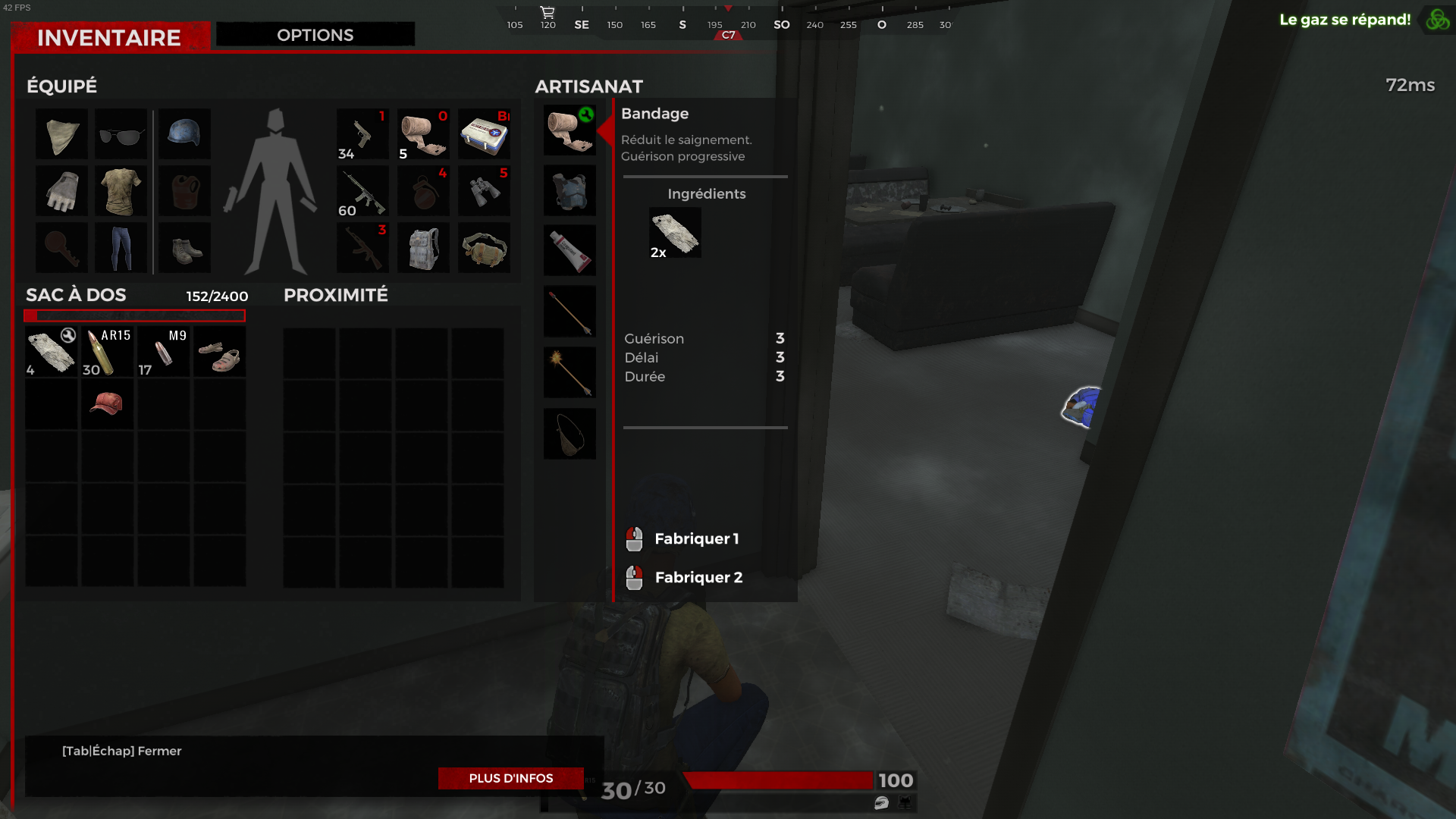The width and height of the screenshot is (1456, 819).
Task: Select the equipped sunglasses slot
Action: coord(121,134)
